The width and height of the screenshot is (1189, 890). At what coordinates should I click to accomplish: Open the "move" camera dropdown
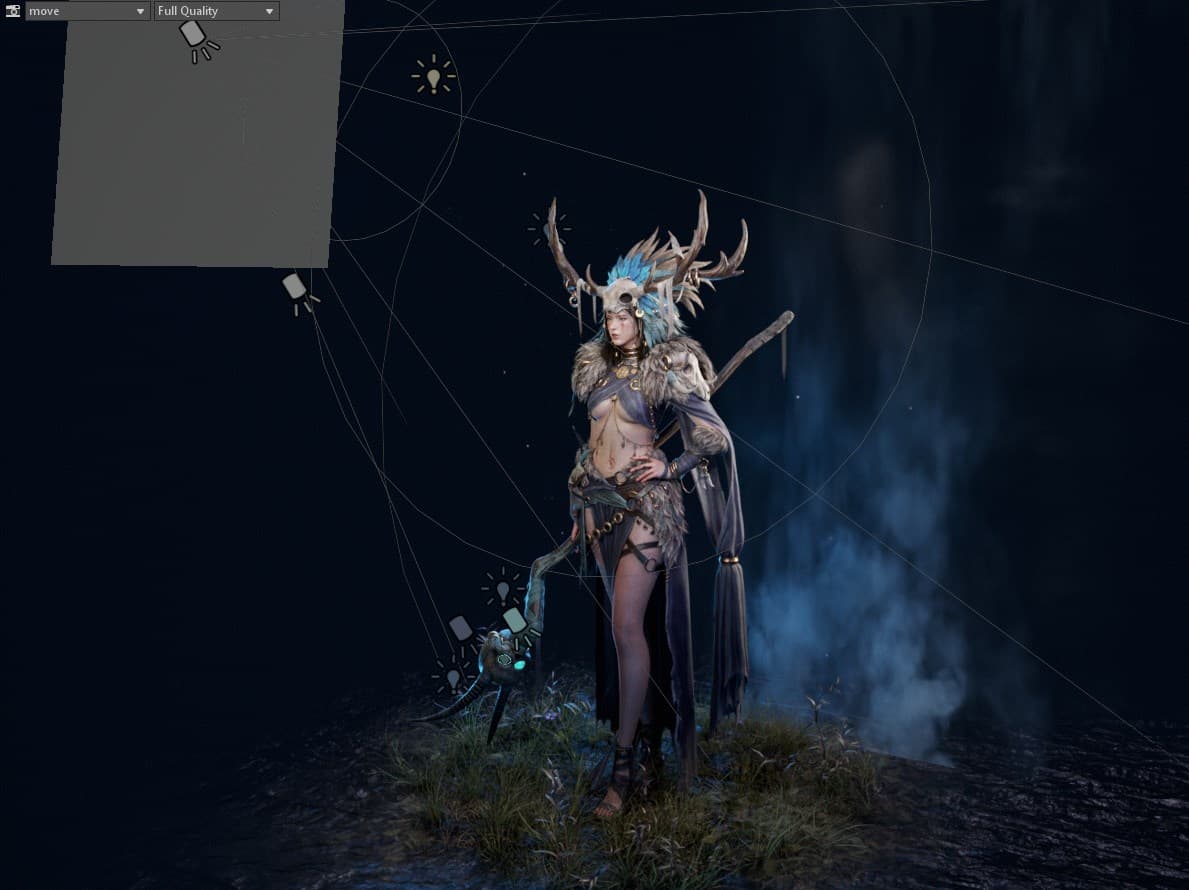(x=88, y=11)
